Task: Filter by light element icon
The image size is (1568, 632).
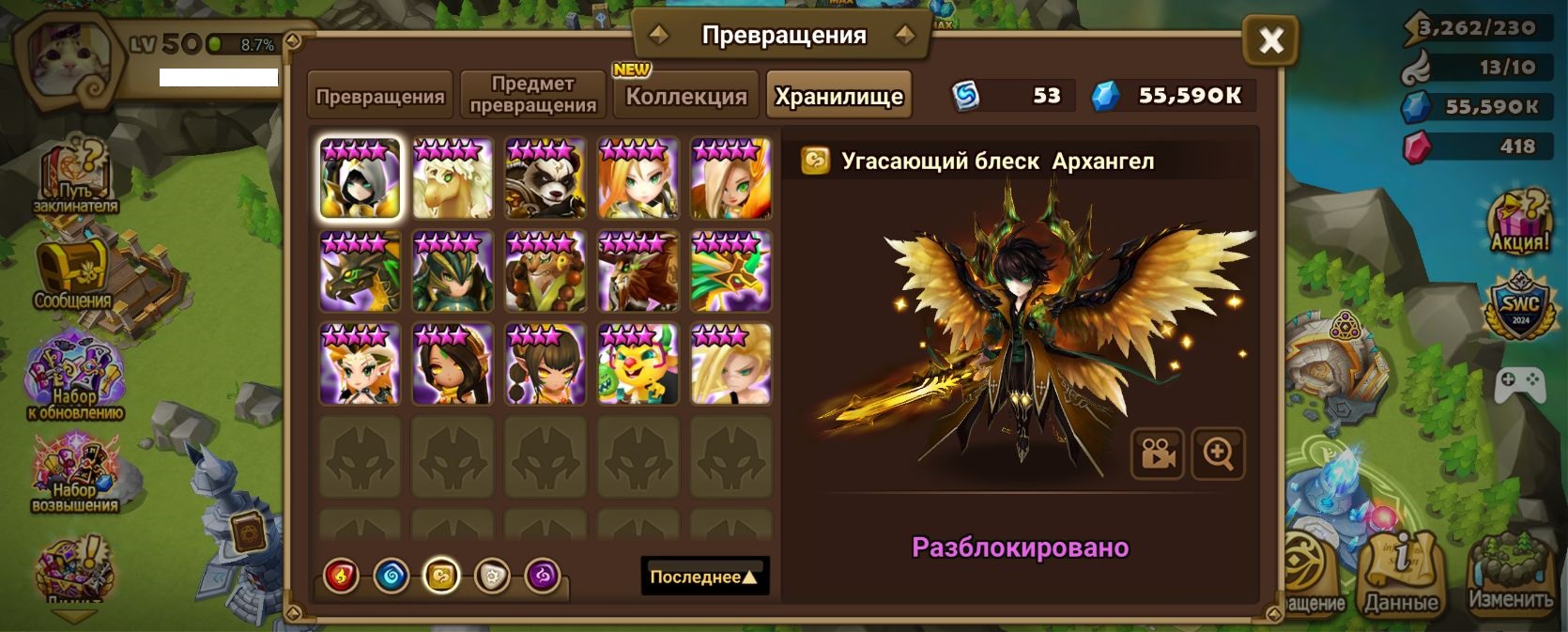Action: pos(492,576)
